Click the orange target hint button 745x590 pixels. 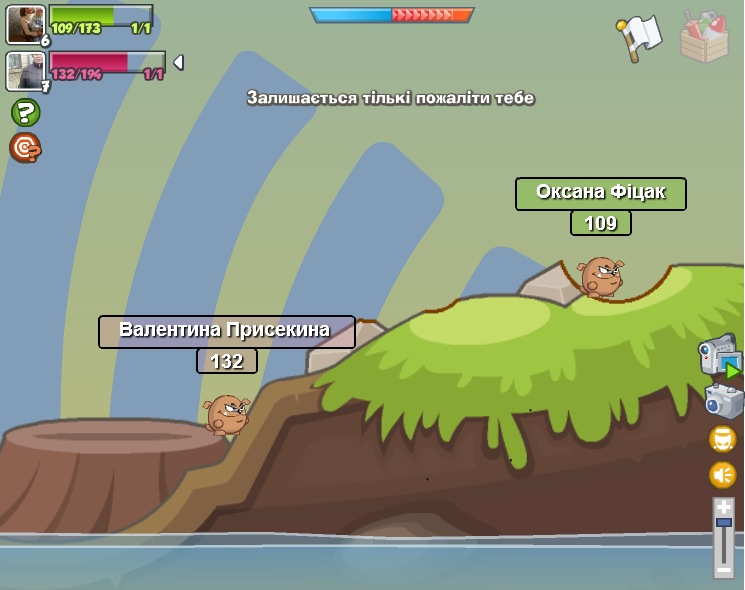pyautogui.click(x=25, y=148)
